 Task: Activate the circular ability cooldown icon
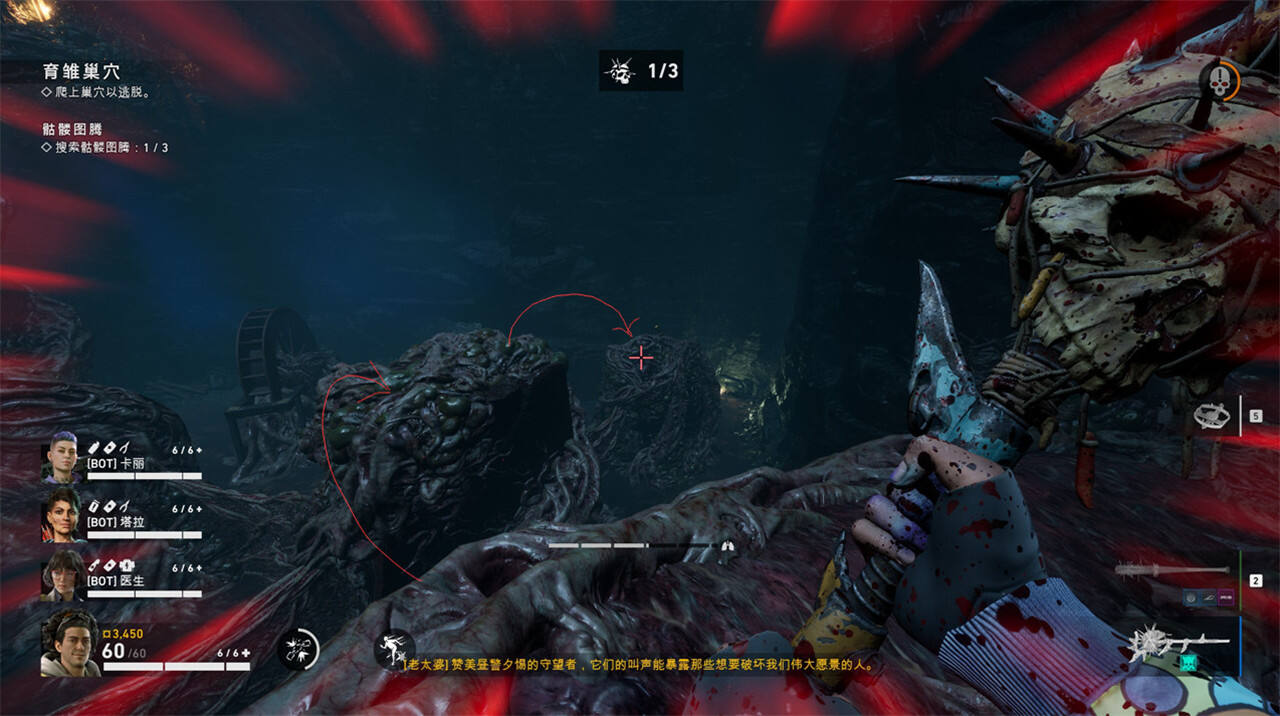point(298,649)
